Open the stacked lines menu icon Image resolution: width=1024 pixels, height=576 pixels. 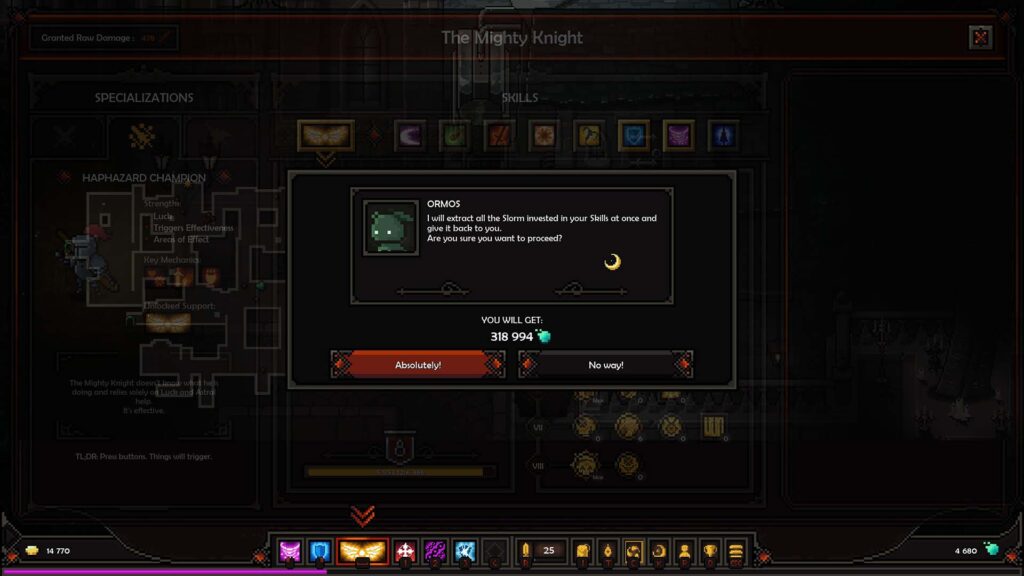point(736,551)
